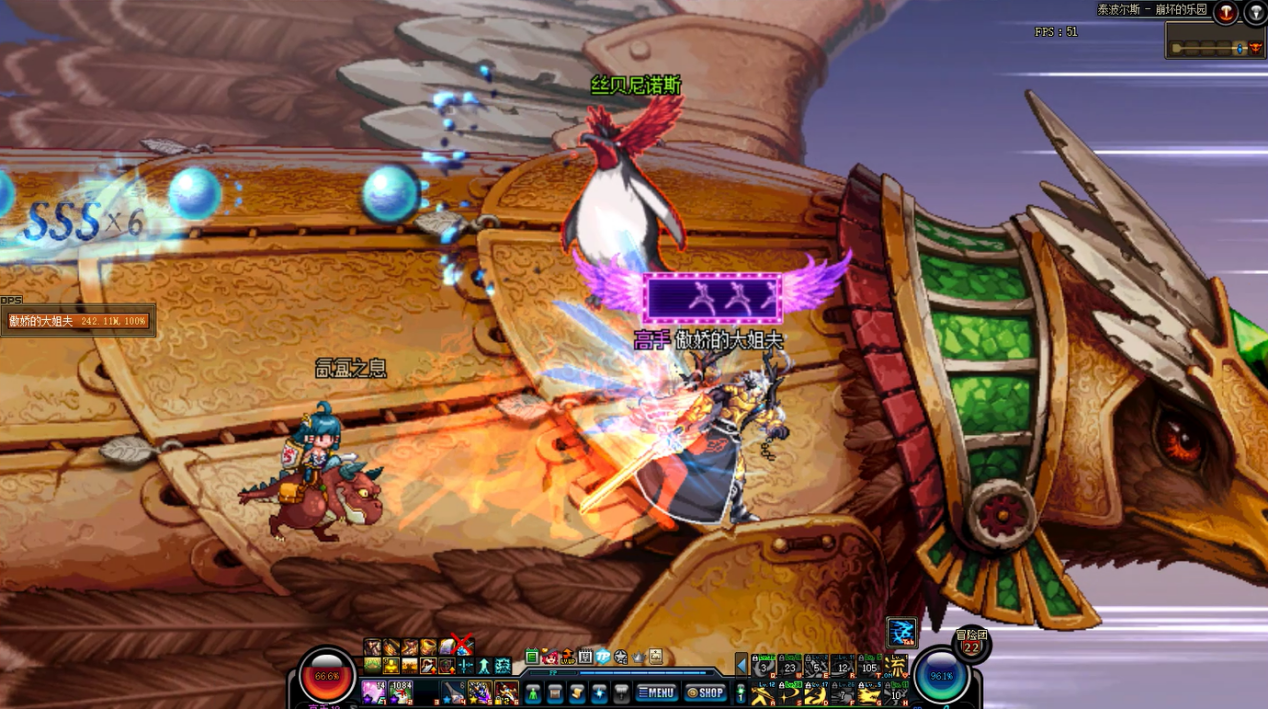The image size is (1268, 709).
Task: Use the purple potion quick slot with count 14
Action: pyautogui.click(x=374, y=691)
